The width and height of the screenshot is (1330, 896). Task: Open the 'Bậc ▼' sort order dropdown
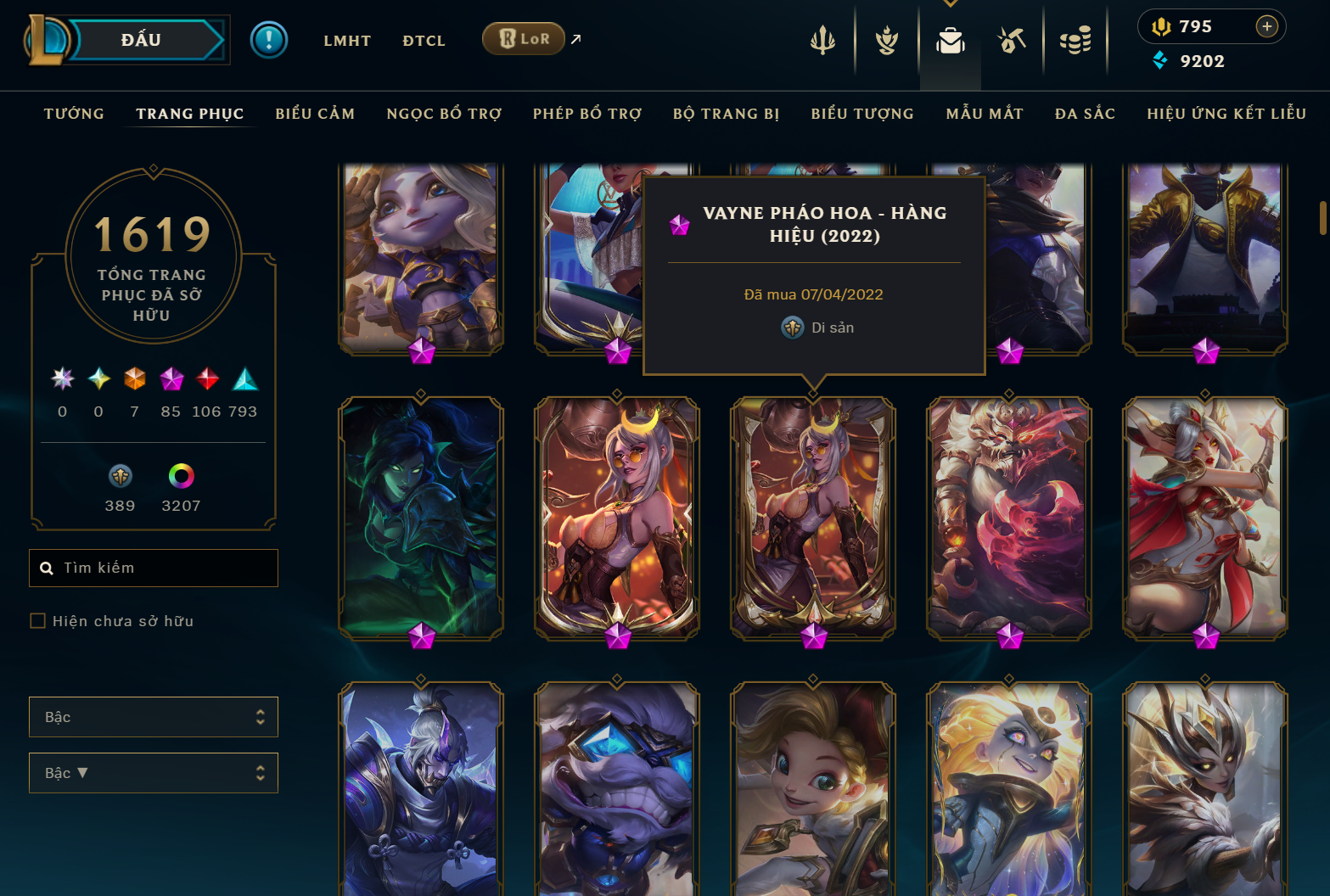153,773
